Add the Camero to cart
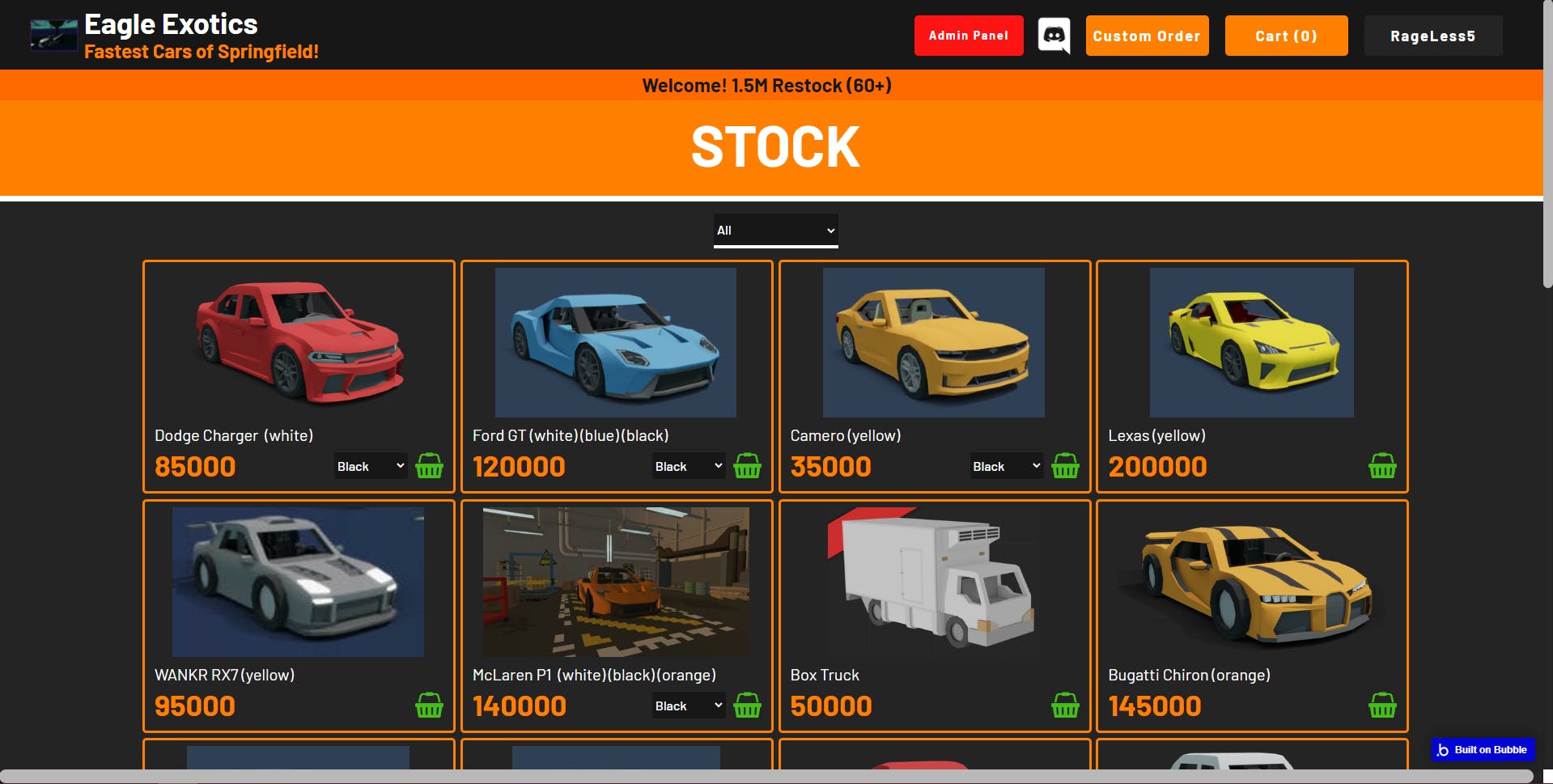Viewport: 1553px width, 784px height. pyautogui.click(x=1065, y=466)
